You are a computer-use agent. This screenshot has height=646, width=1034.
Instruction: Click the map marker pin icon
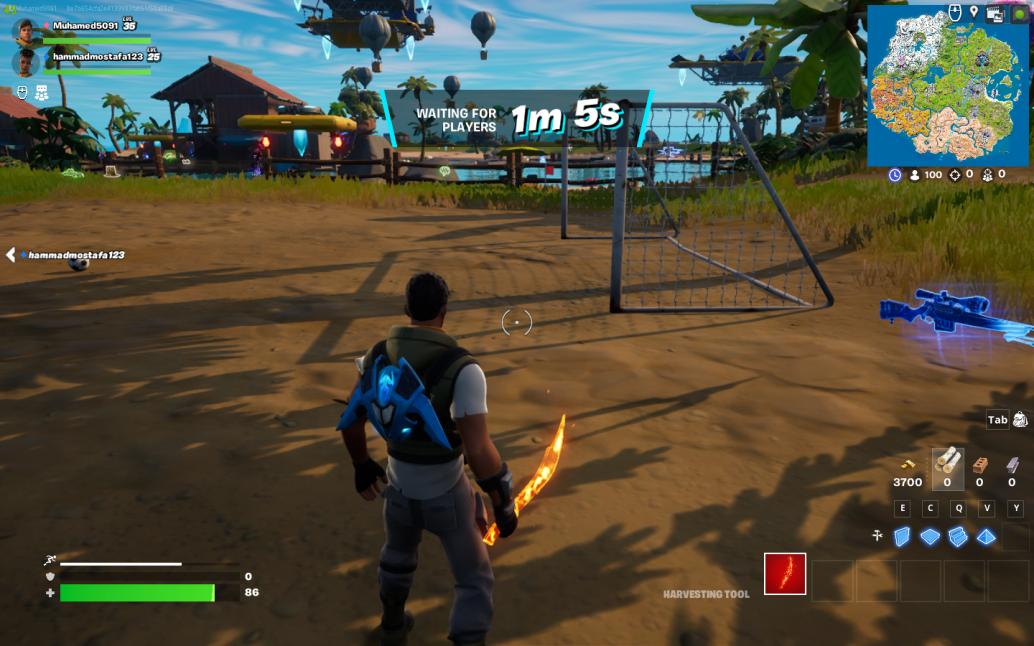coord(973,12)
